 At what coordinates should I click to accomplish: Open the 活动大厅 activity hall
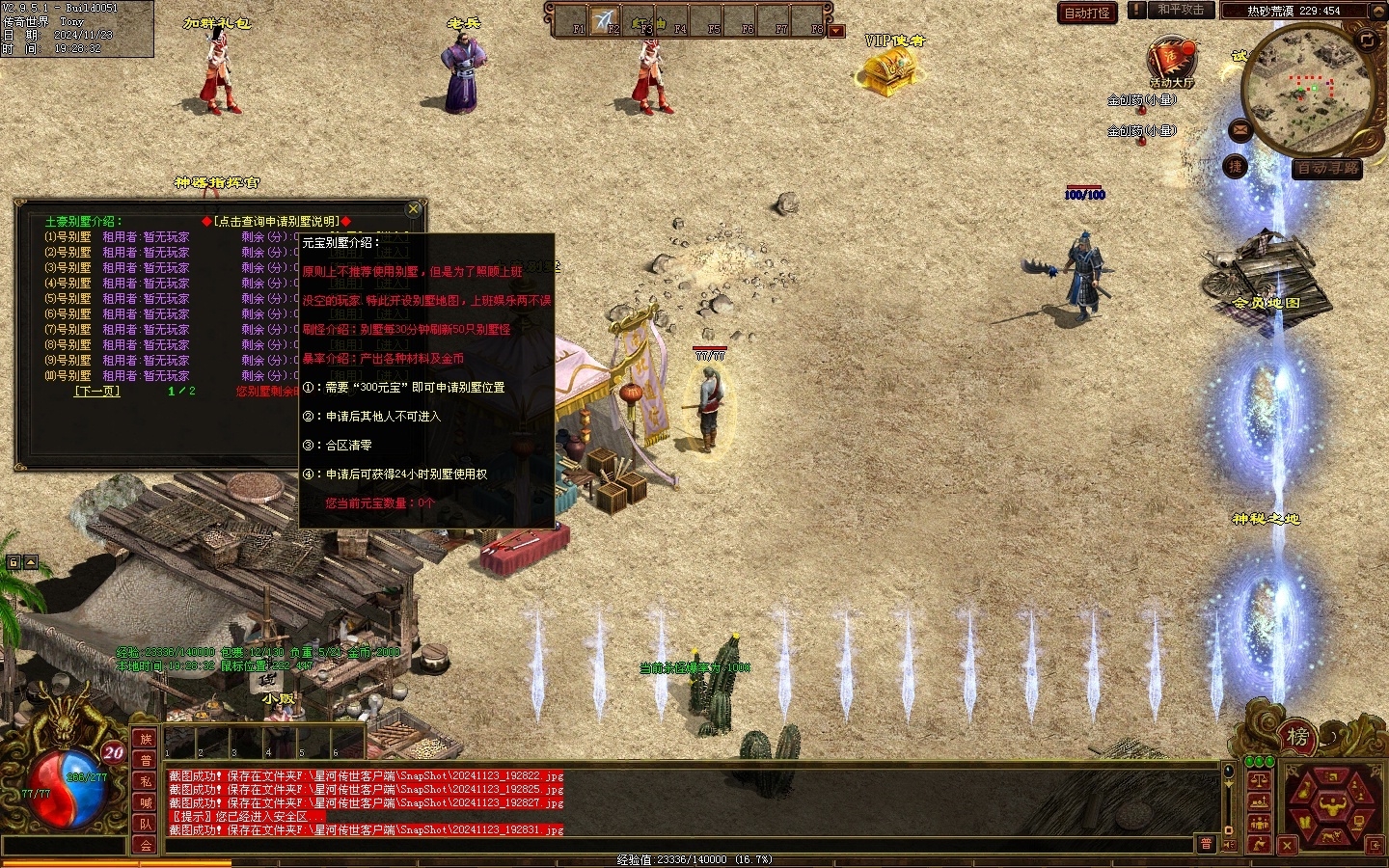tap(1171, 63)
